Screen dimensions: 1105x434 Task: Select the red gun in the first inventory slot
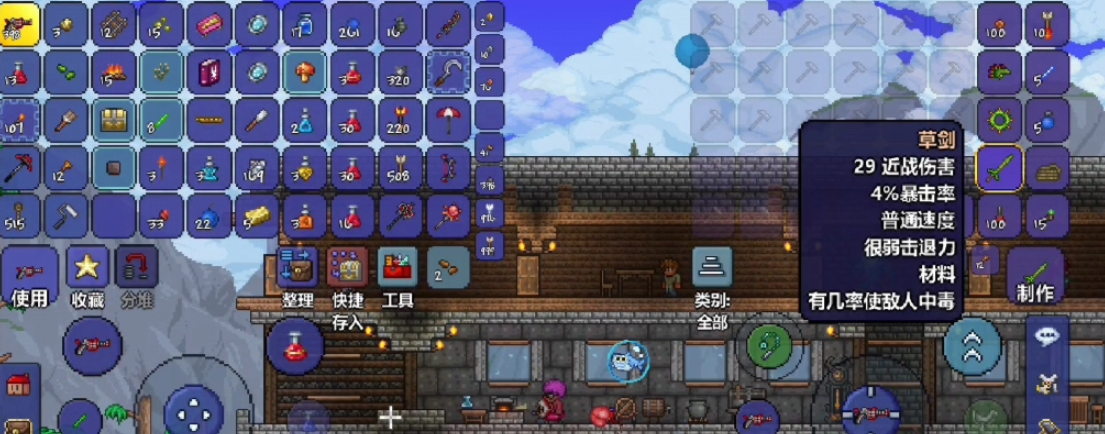pyautogui.click(x=19, y=22)
